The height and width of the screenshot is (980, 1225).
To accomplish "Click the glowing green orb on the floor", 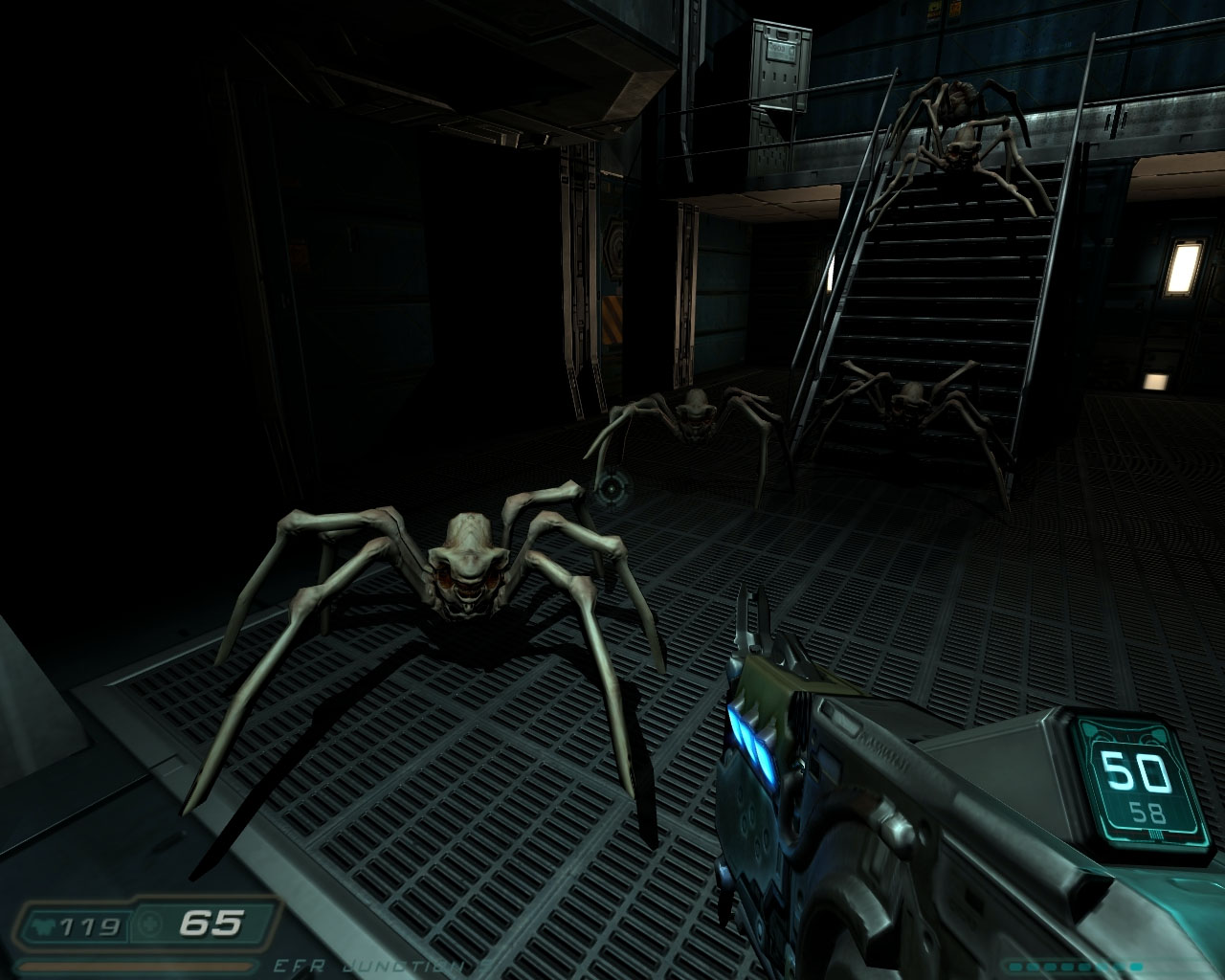I will (x=611, y=490).
